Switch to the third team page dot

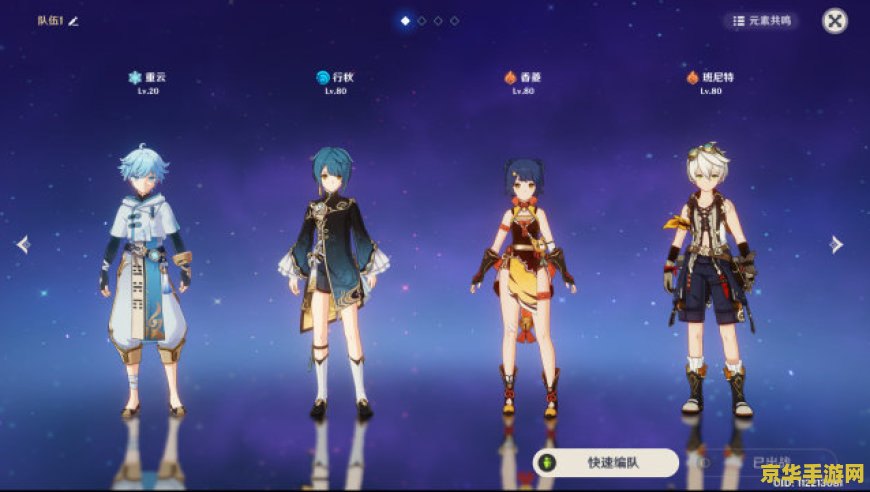tap(438, 20)
